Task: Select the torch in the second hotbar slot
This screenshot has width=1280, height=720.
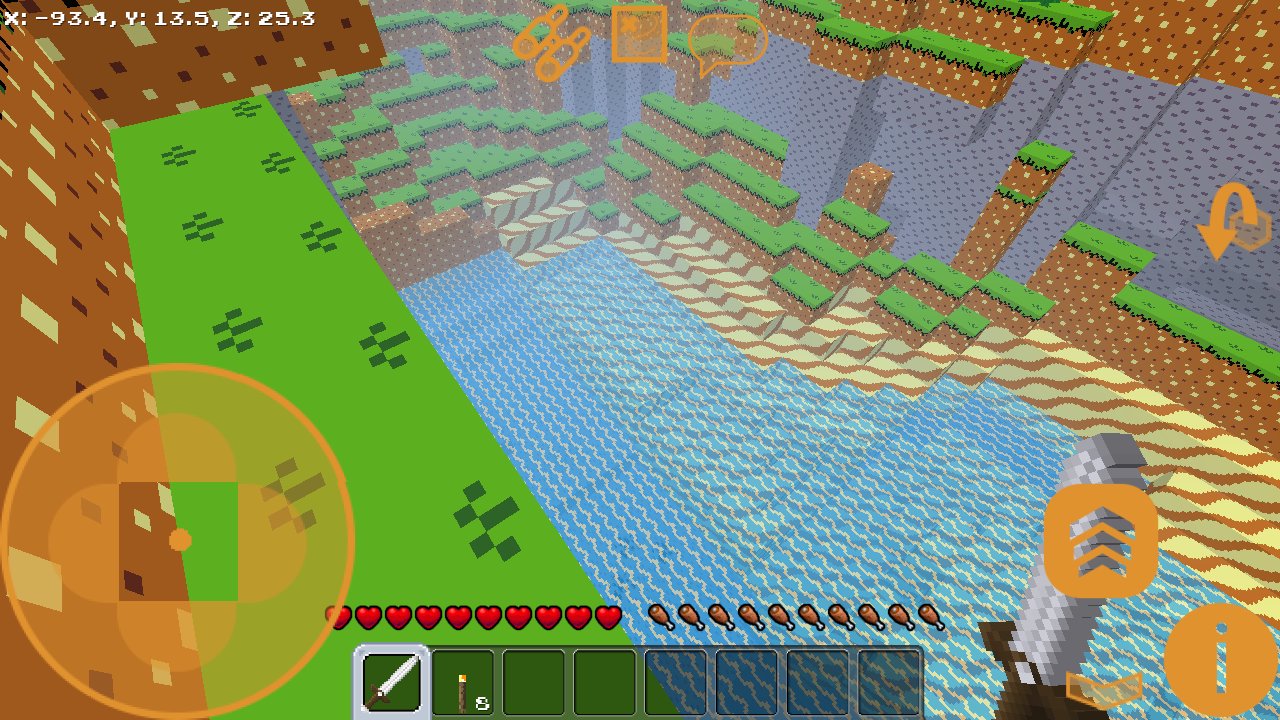Action: pos(461,684)
